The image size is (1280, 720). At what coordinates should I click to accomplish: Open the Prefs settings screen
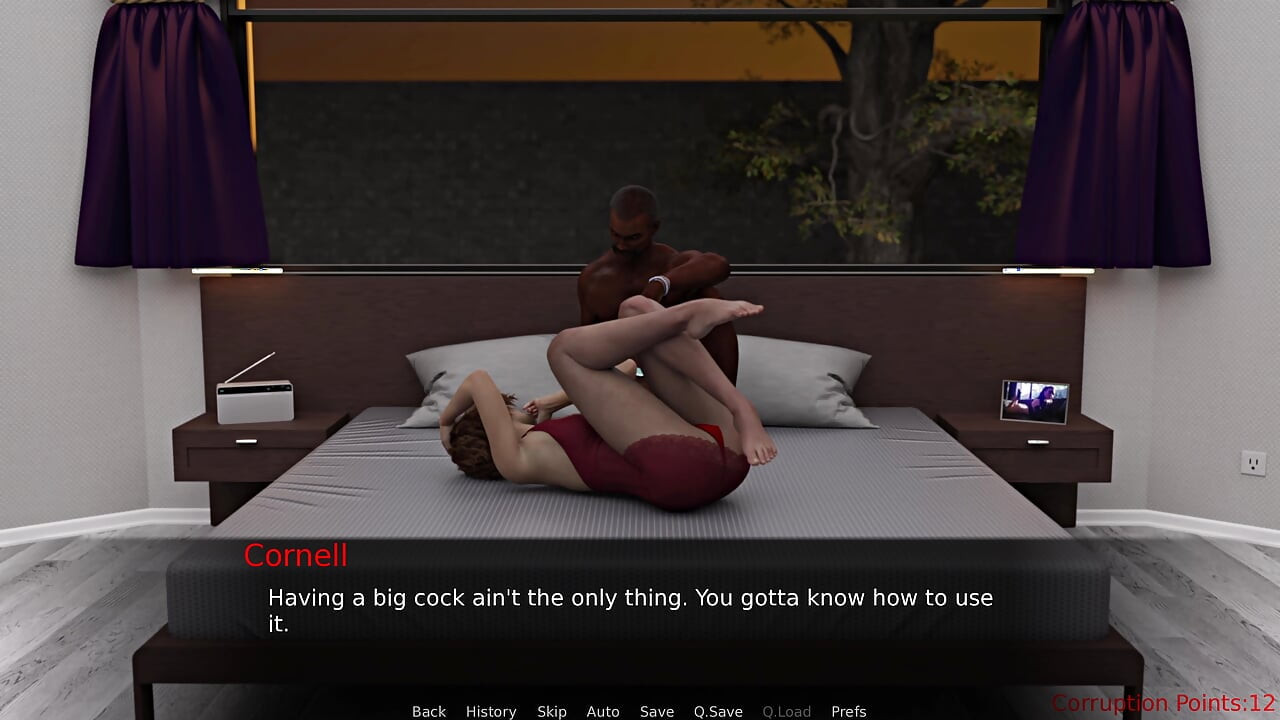(x=849, y=711)
